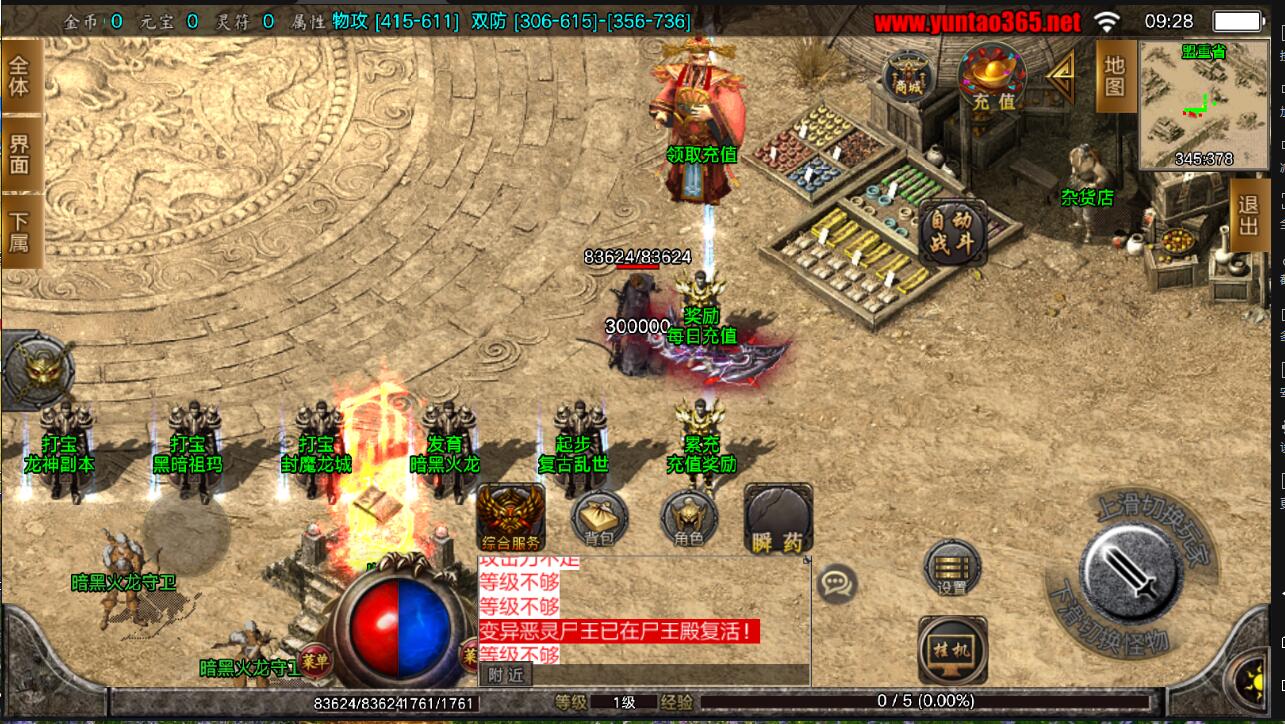Open the 综合服务 services menu
1285x724 pixels.
[510, 518]
